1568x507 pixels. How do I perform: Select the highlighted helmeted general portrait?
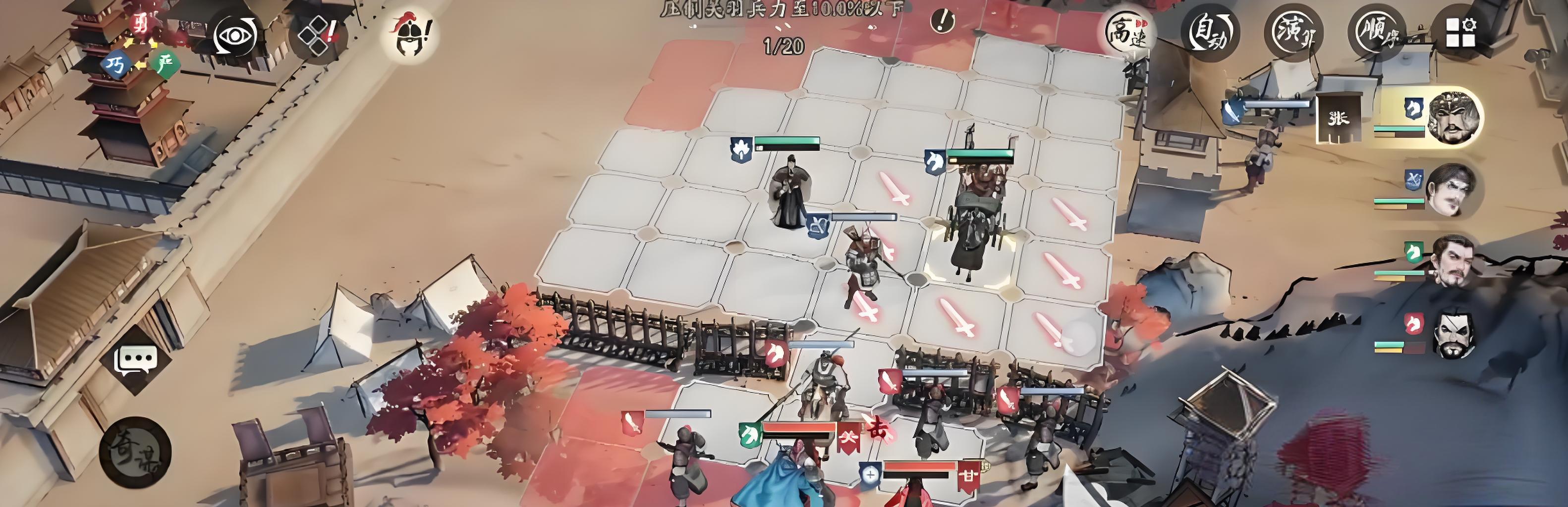pyautogui.click(x=1454, y=117)
